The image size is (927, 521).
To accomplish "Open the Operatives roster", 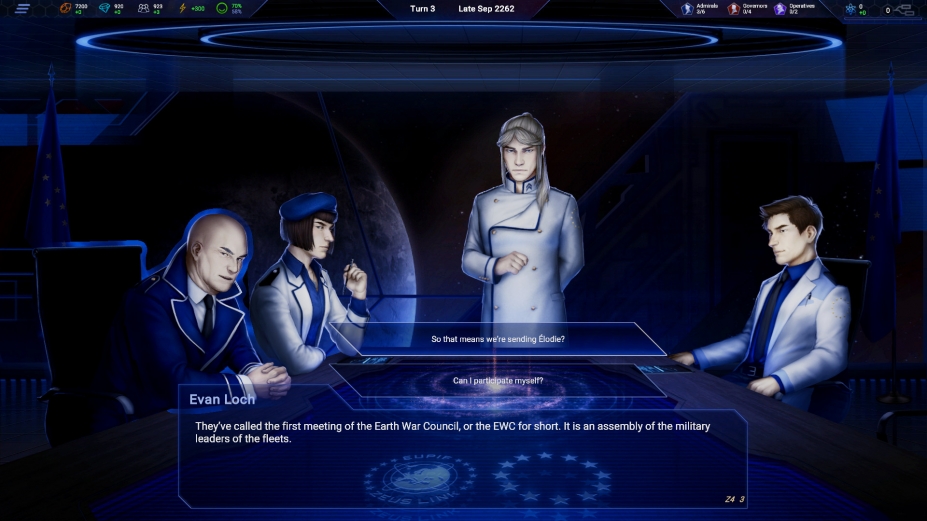I will click(780, 9).
